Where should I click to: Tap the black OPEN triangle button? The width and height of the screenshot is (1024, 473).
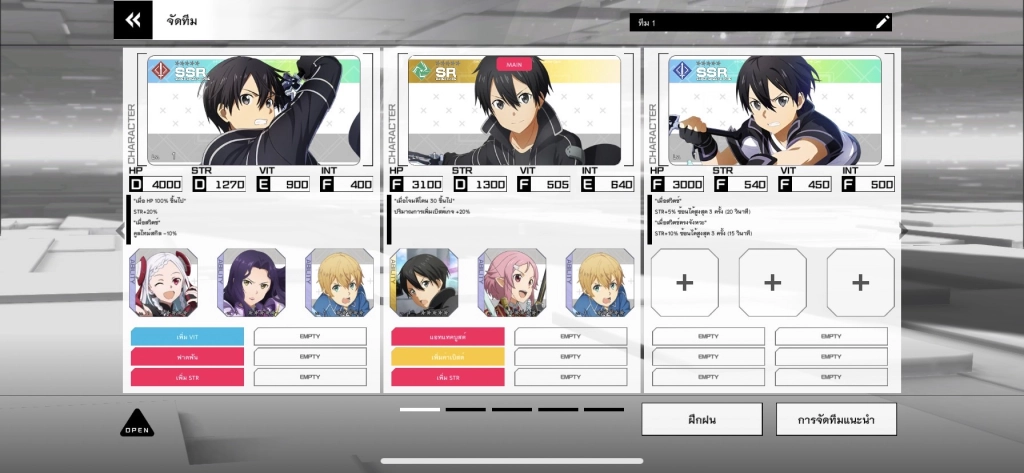(x=137, y=424)
